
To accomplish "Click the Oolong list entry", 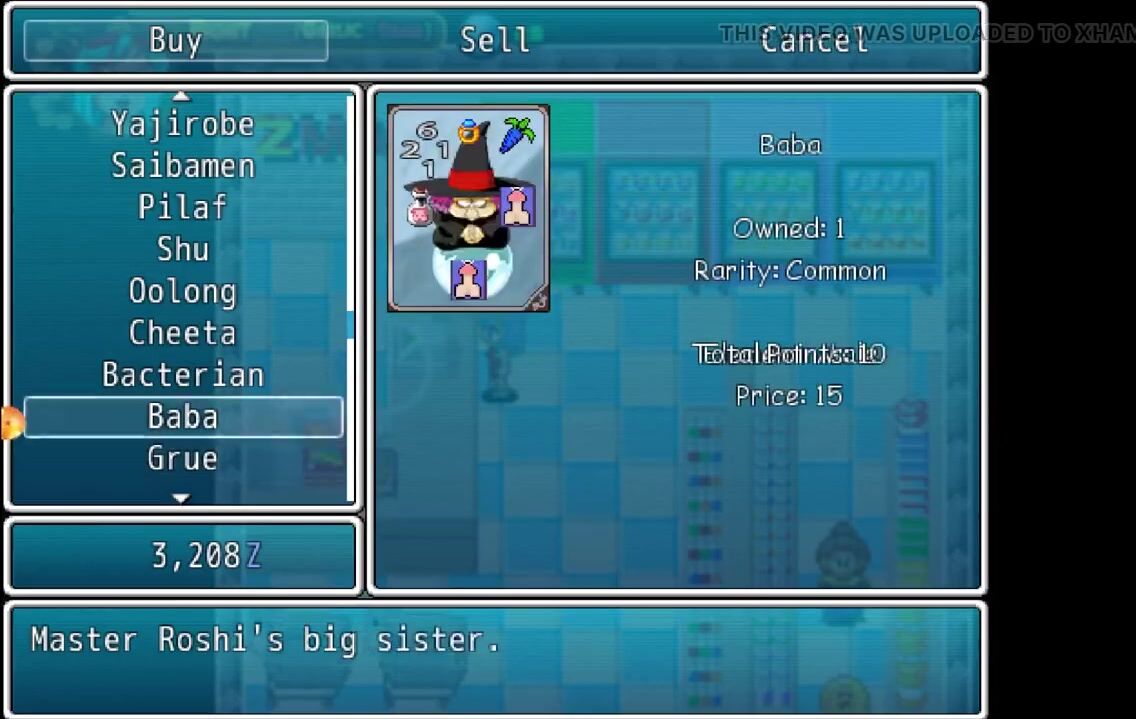I will tap(182, 291).
